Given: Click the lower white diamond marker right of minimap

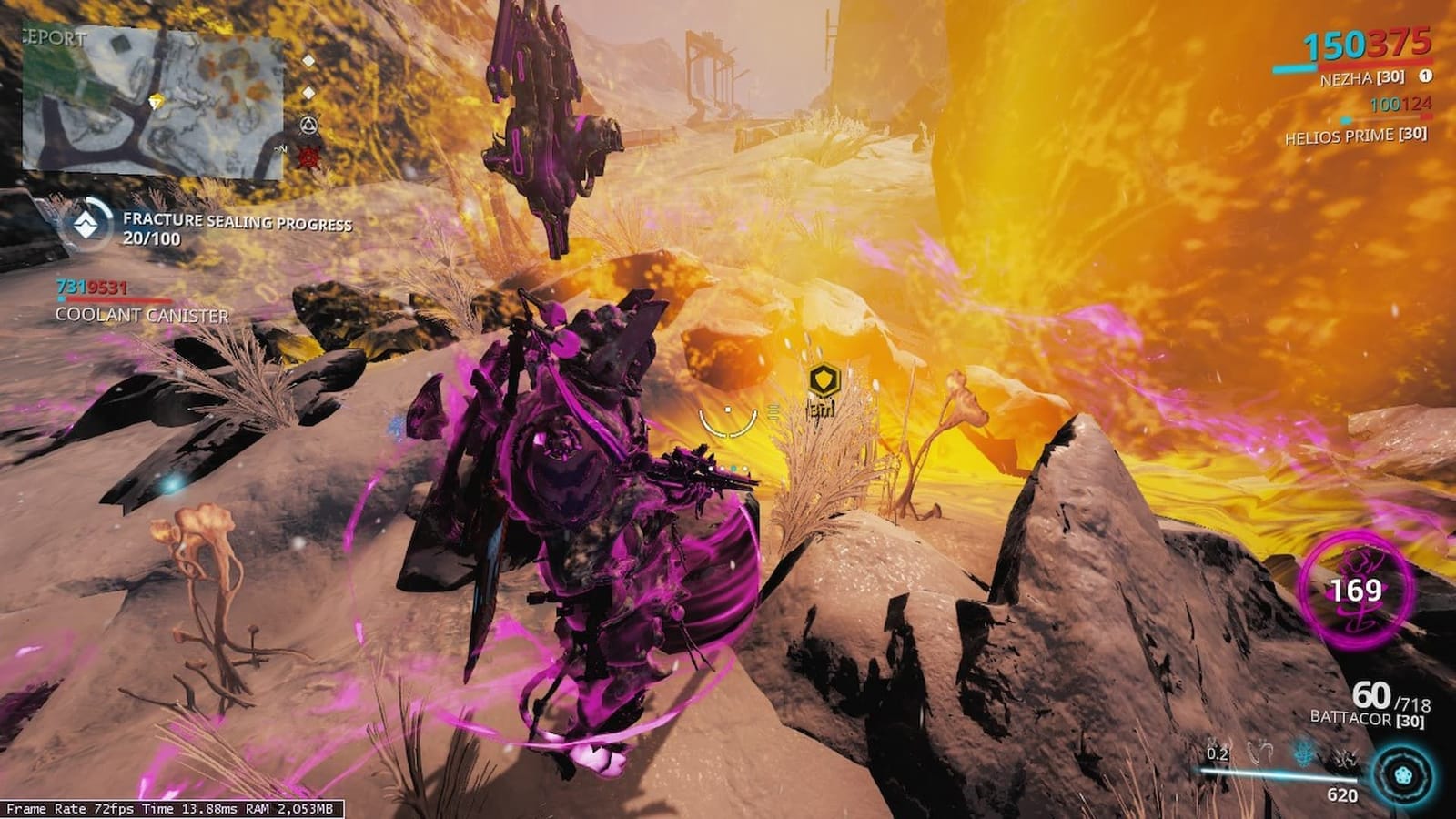Looking at the screenshot, I should pyautogui.click(x=308, y=94).
